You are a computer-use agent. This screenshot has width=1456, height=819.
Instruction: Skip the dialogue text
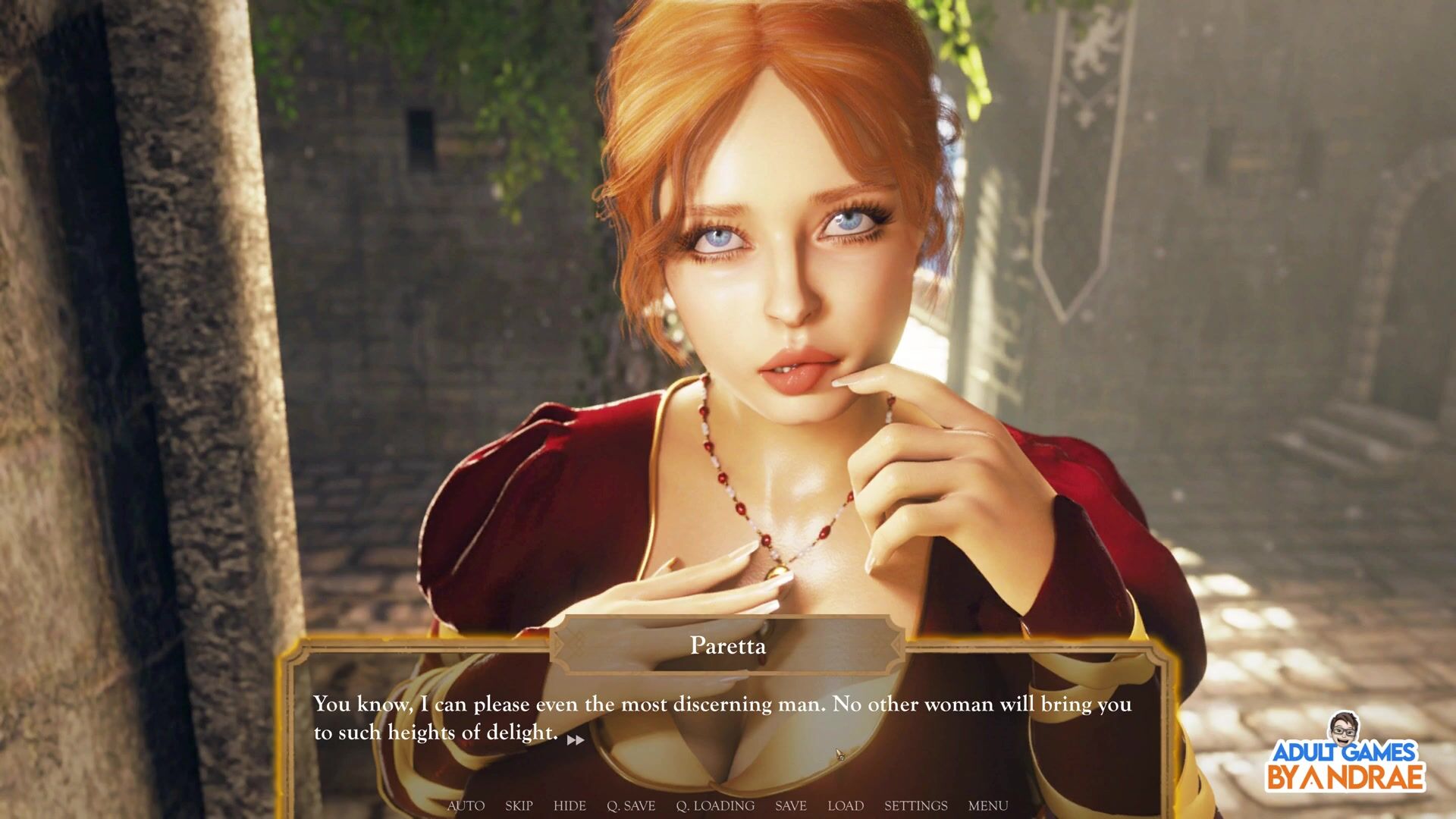[x=519, y=805]
